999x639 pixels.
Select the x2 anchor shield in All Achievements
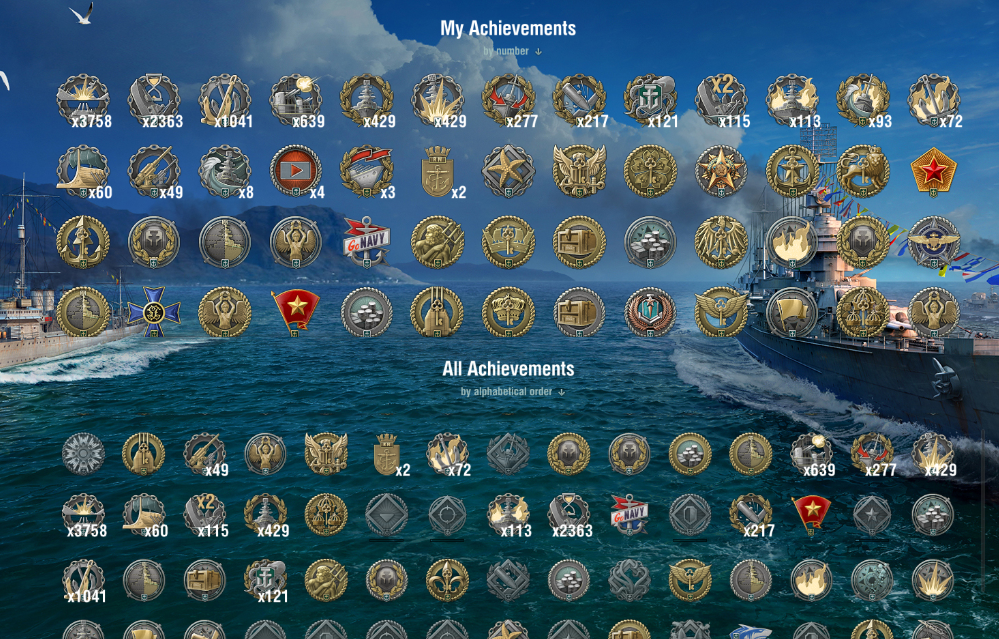386,455
